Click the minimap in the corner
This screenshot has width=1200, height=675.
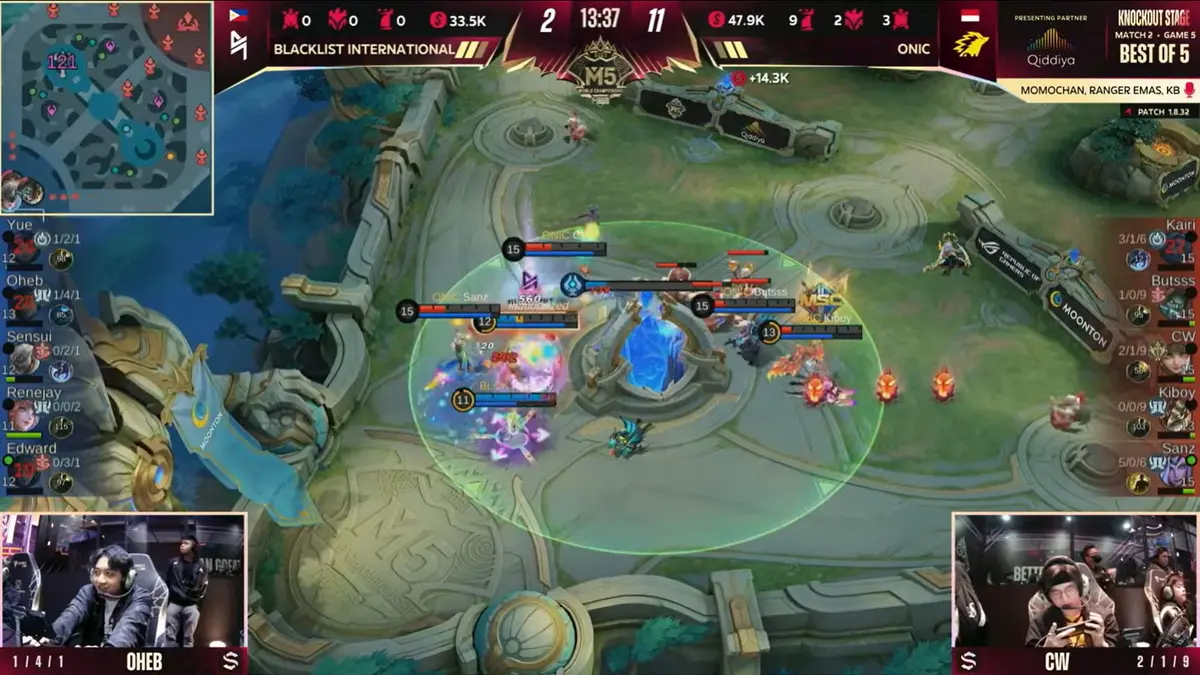pos(106,107)
